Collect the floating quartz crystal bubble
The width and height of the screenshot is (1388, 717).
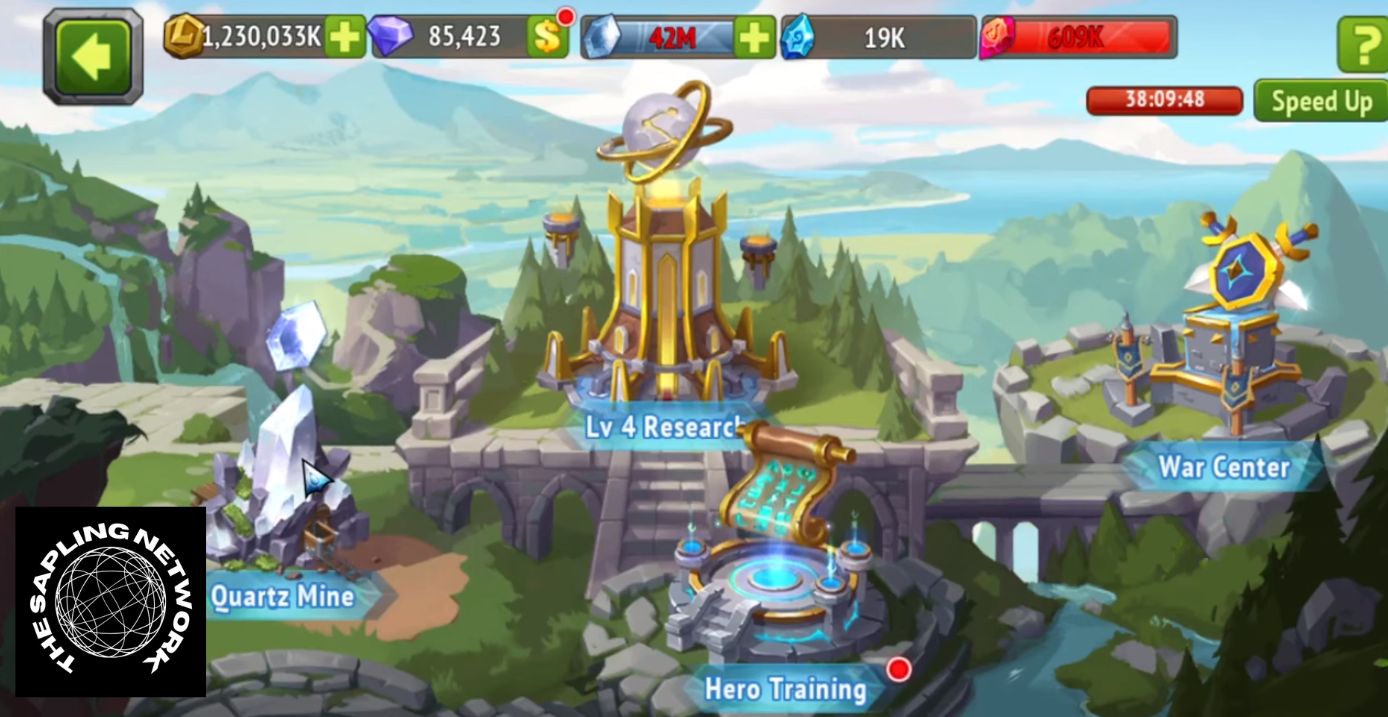[295, 337]
